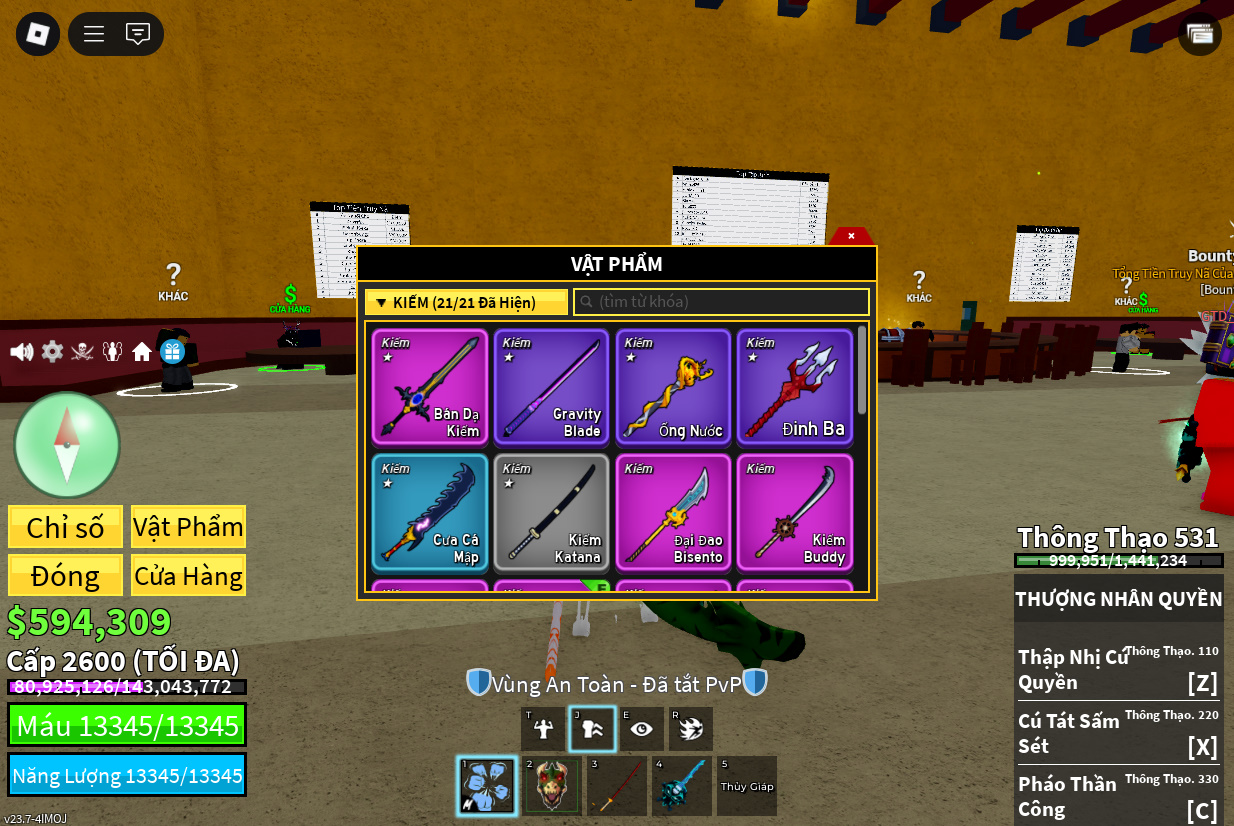The image size is (1234, 826).
Task: Select the Cưa Cá Mập sword
Action: 430,512
